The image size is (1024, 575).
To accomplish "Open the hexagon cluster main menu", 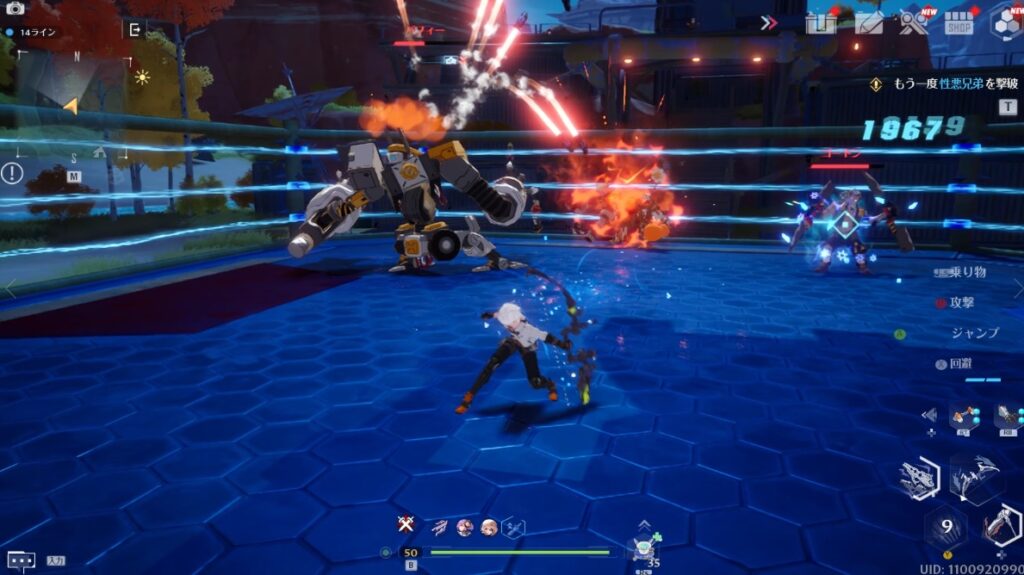I will (x=1005, y=23).
